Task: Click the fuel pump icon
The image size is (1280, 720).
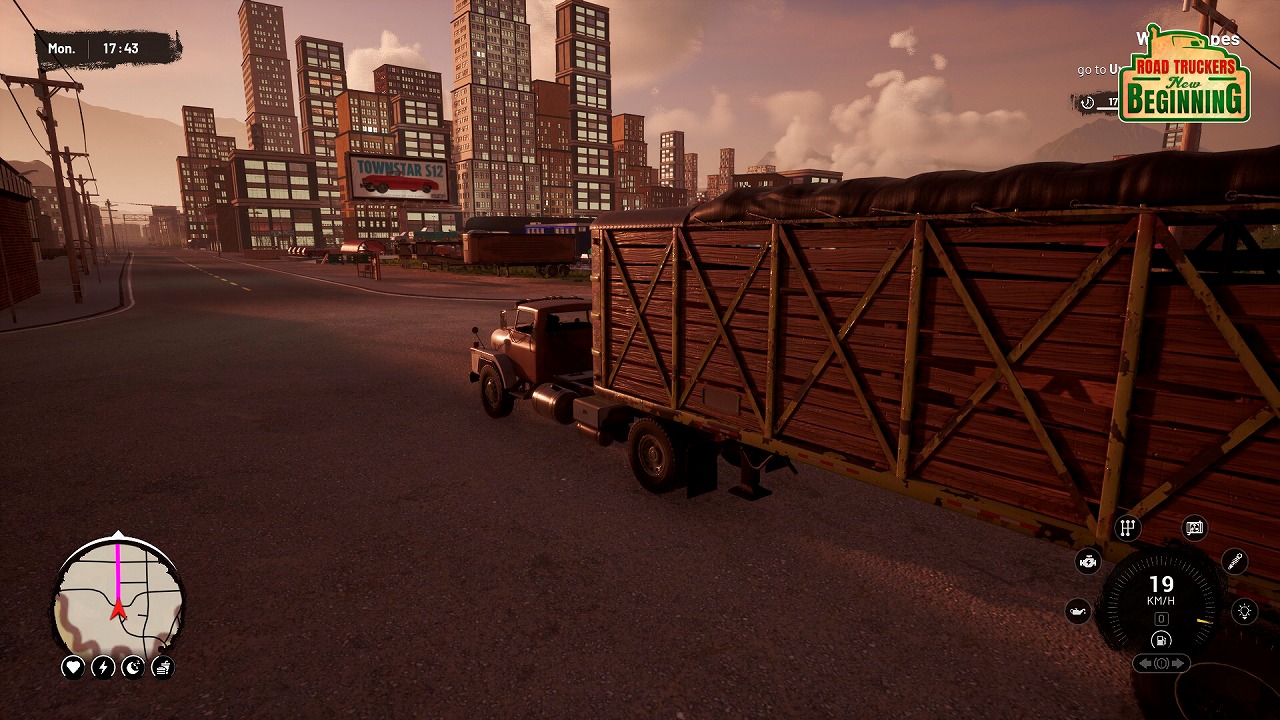Action: click(x=1161, y=640)
